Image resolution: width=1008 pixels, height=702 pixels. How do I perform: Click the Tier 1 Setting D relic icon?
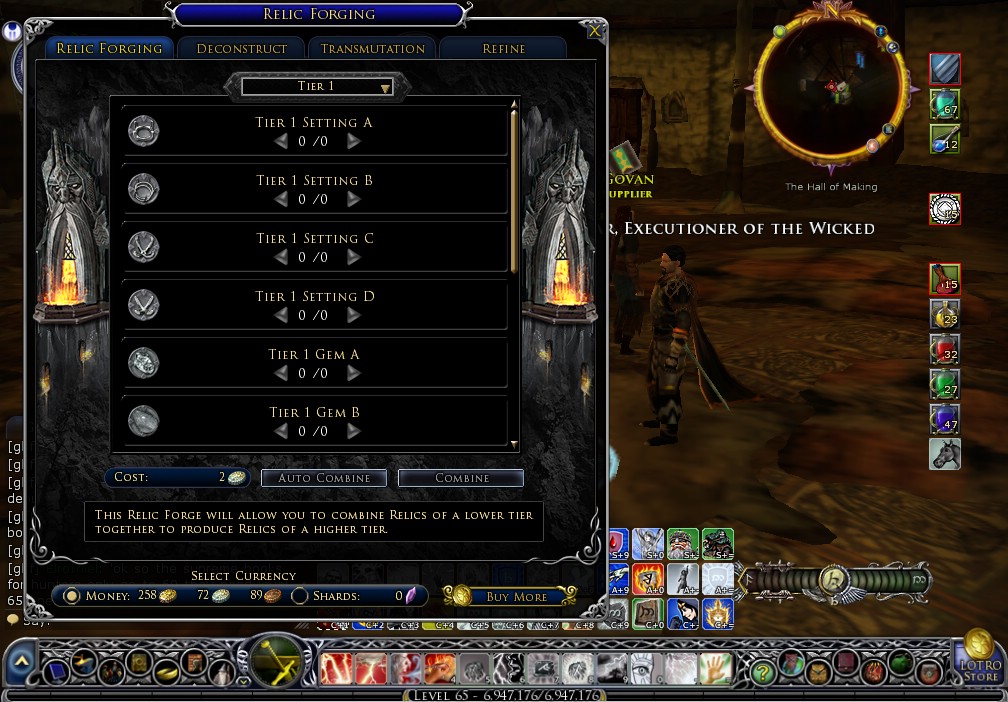coord(144,304)
